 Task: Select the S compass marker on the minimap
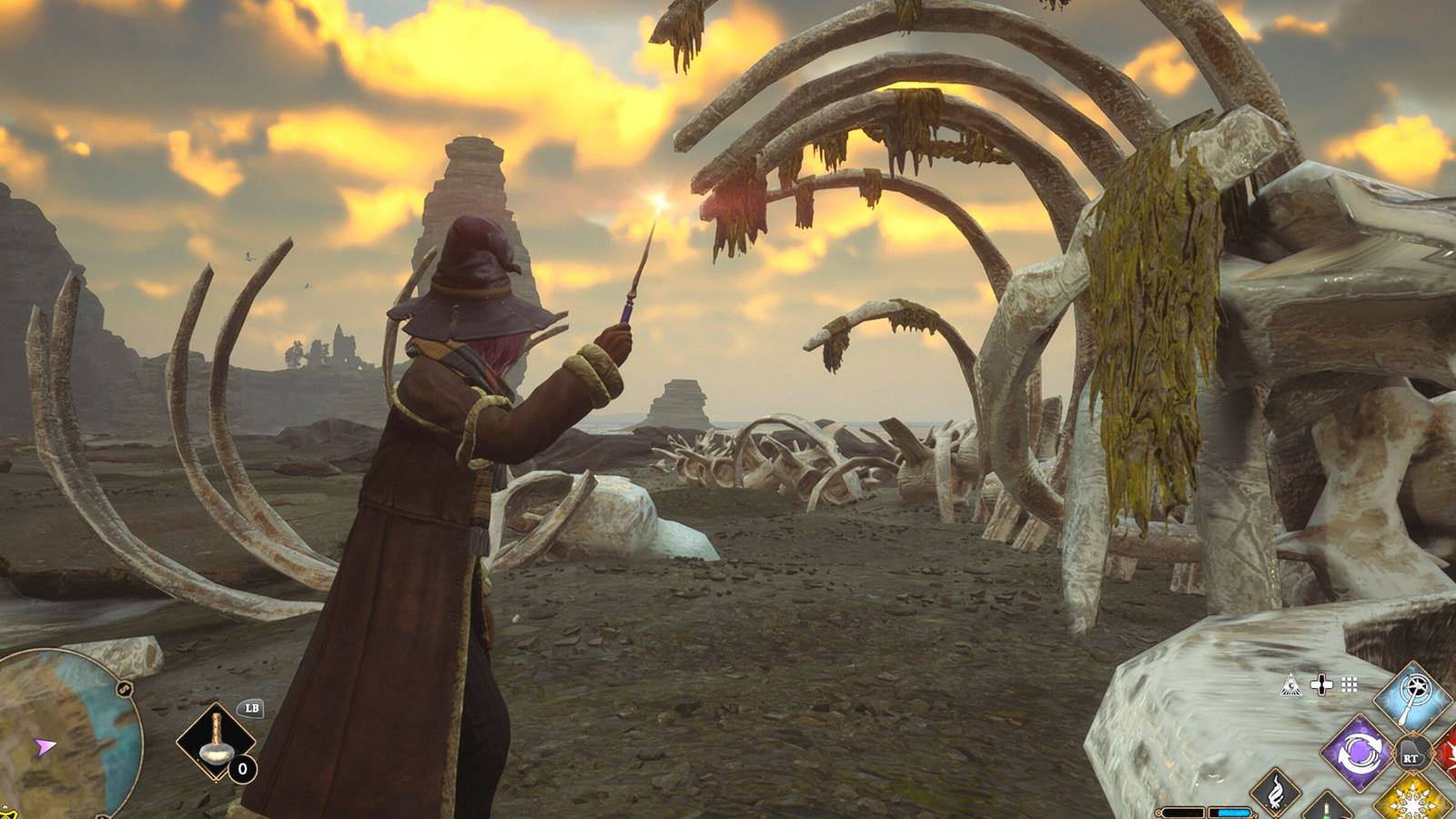pyautogui.click(x=123, y=688)
